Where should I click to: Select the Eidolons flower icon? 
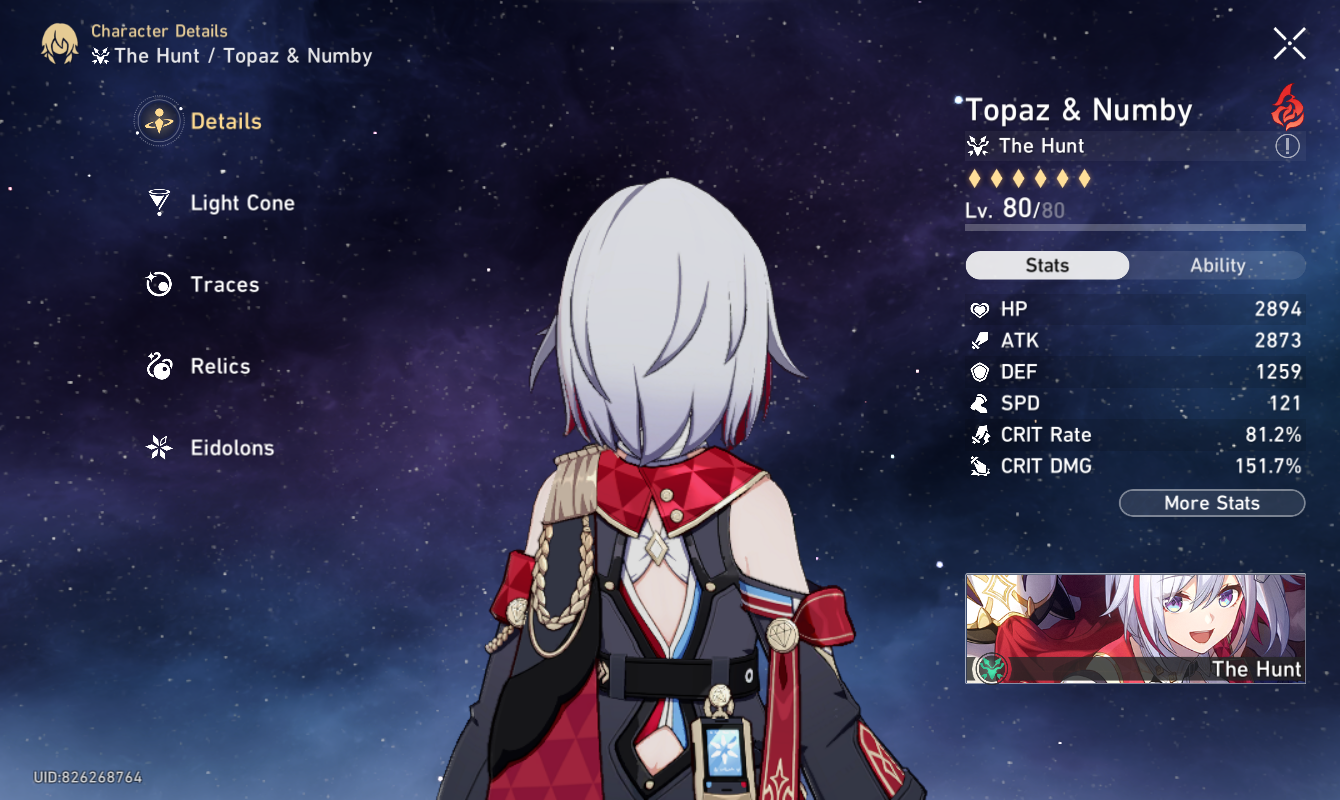157,448
